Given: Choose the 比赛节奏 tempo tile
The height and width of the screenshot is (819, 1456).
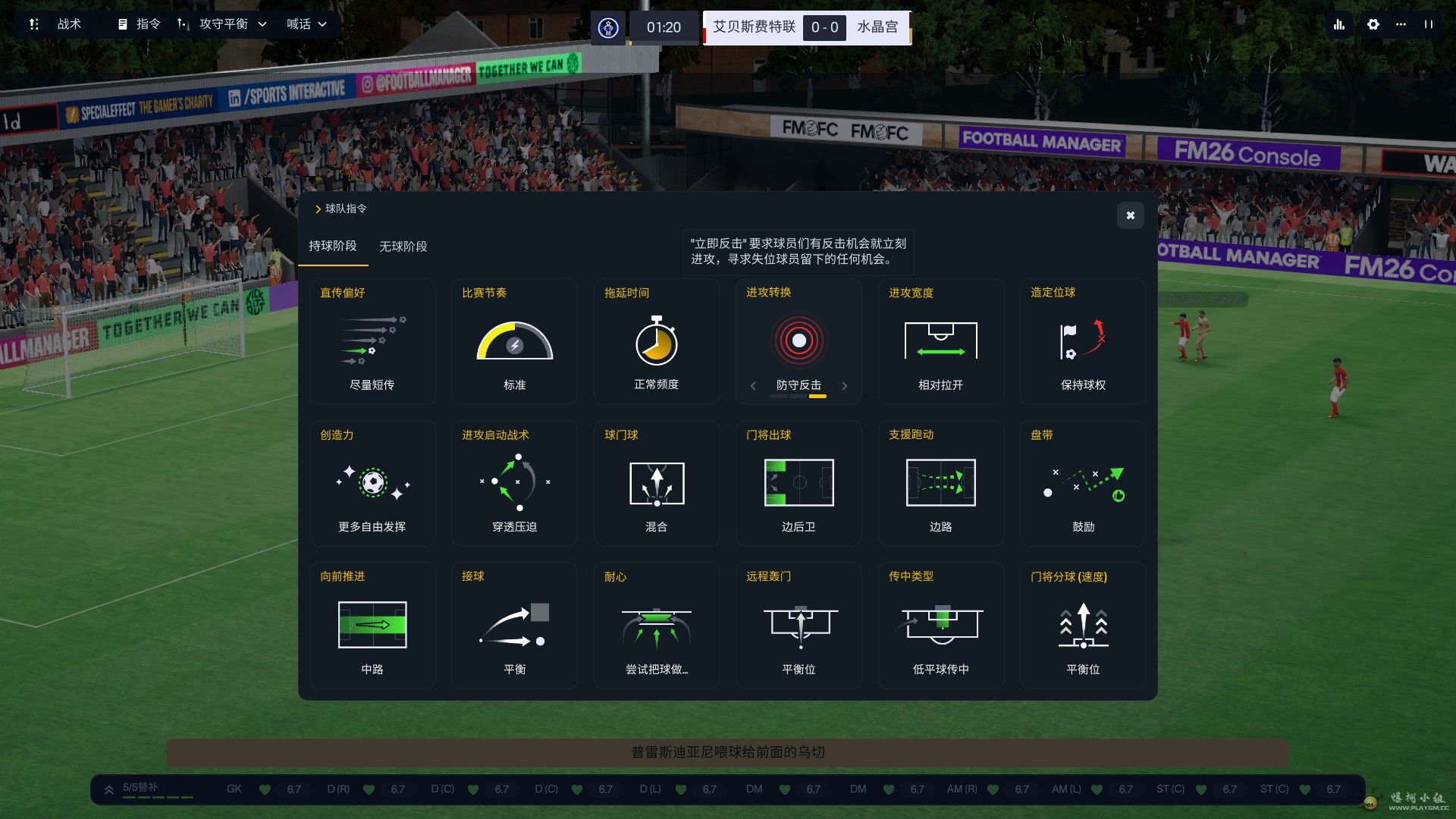Looking at the screenshot, I should [x=514, y=341].
